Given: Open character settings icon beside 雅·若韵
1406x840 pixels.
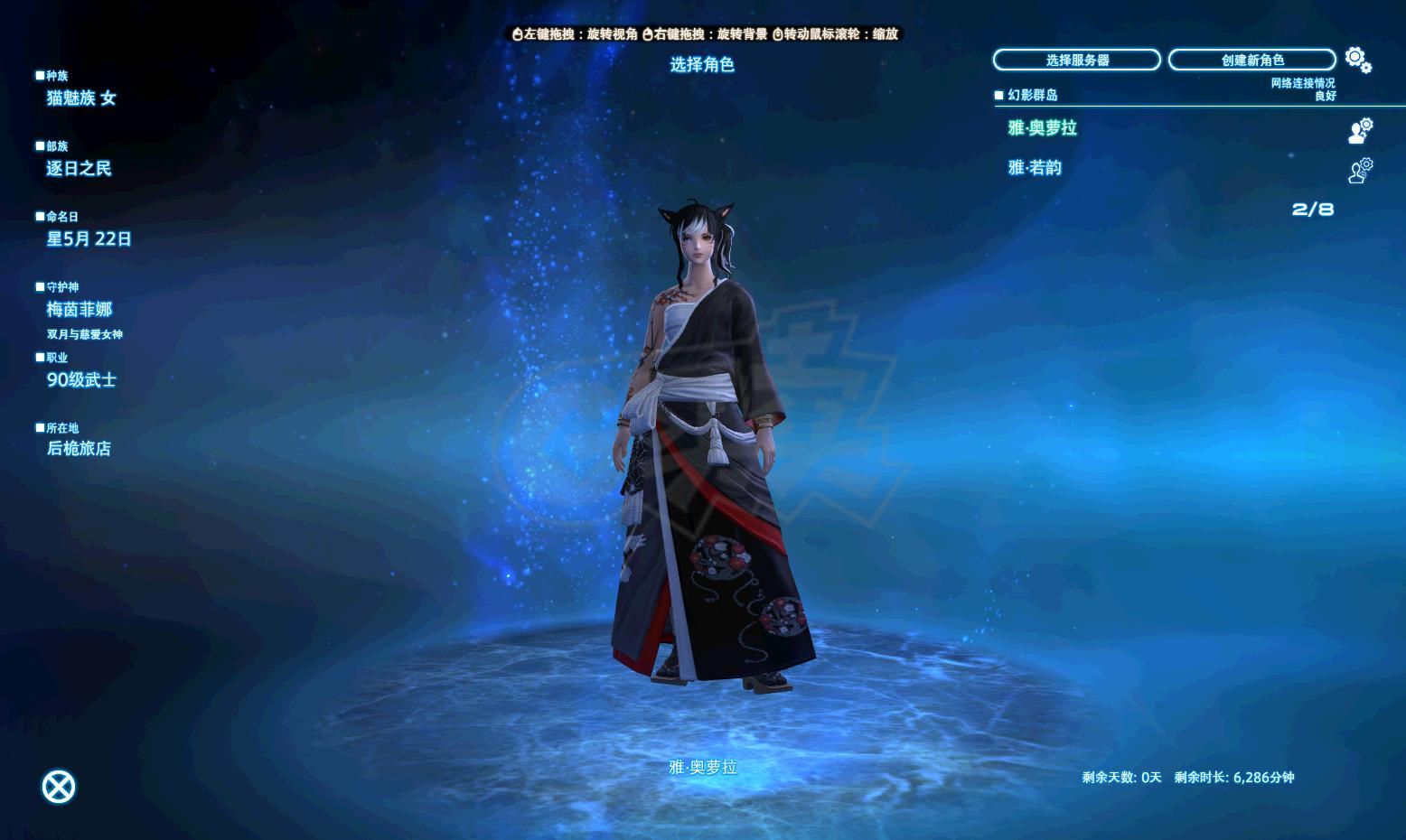Looking at the screenshot, I should (1361, 170).
